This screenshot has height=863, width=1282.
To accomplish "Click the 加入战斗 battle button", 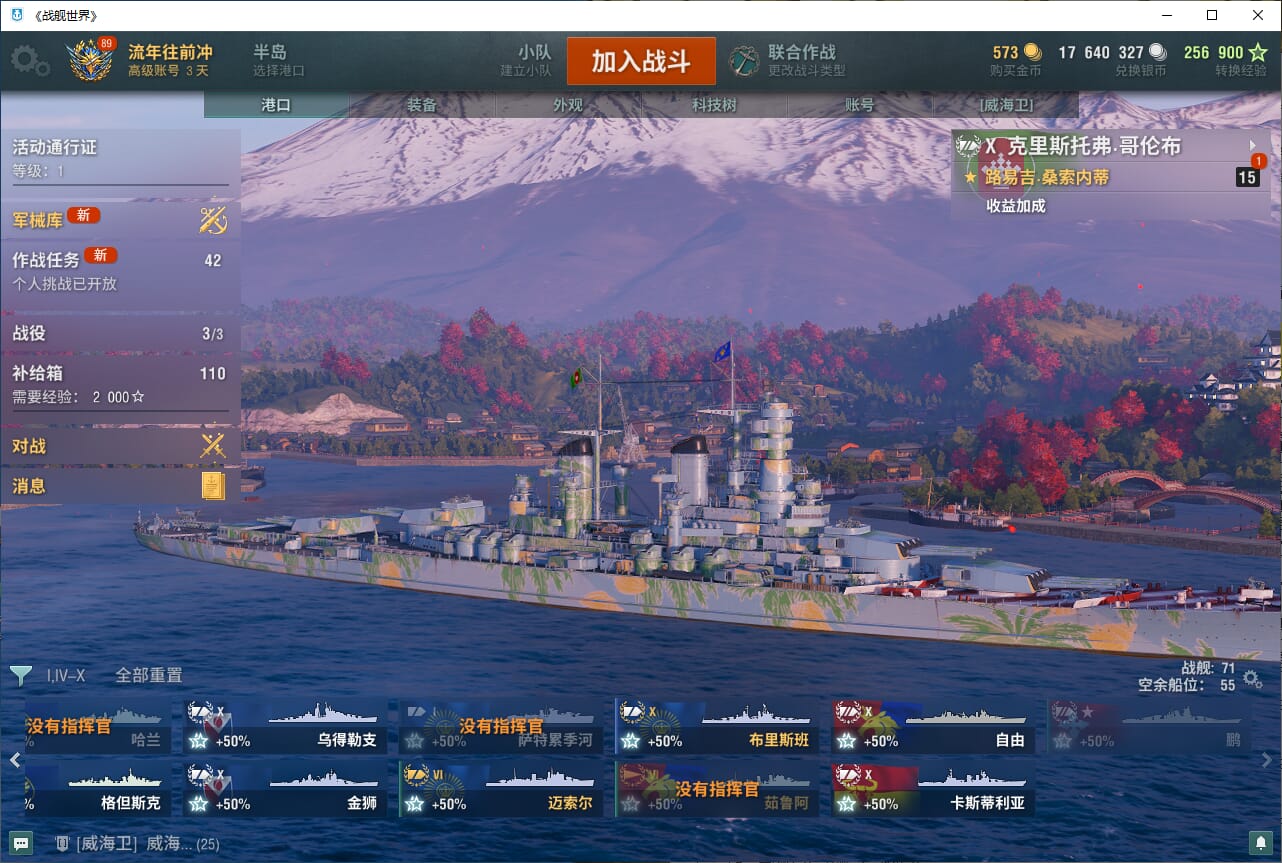I will [x=641, y=61].
